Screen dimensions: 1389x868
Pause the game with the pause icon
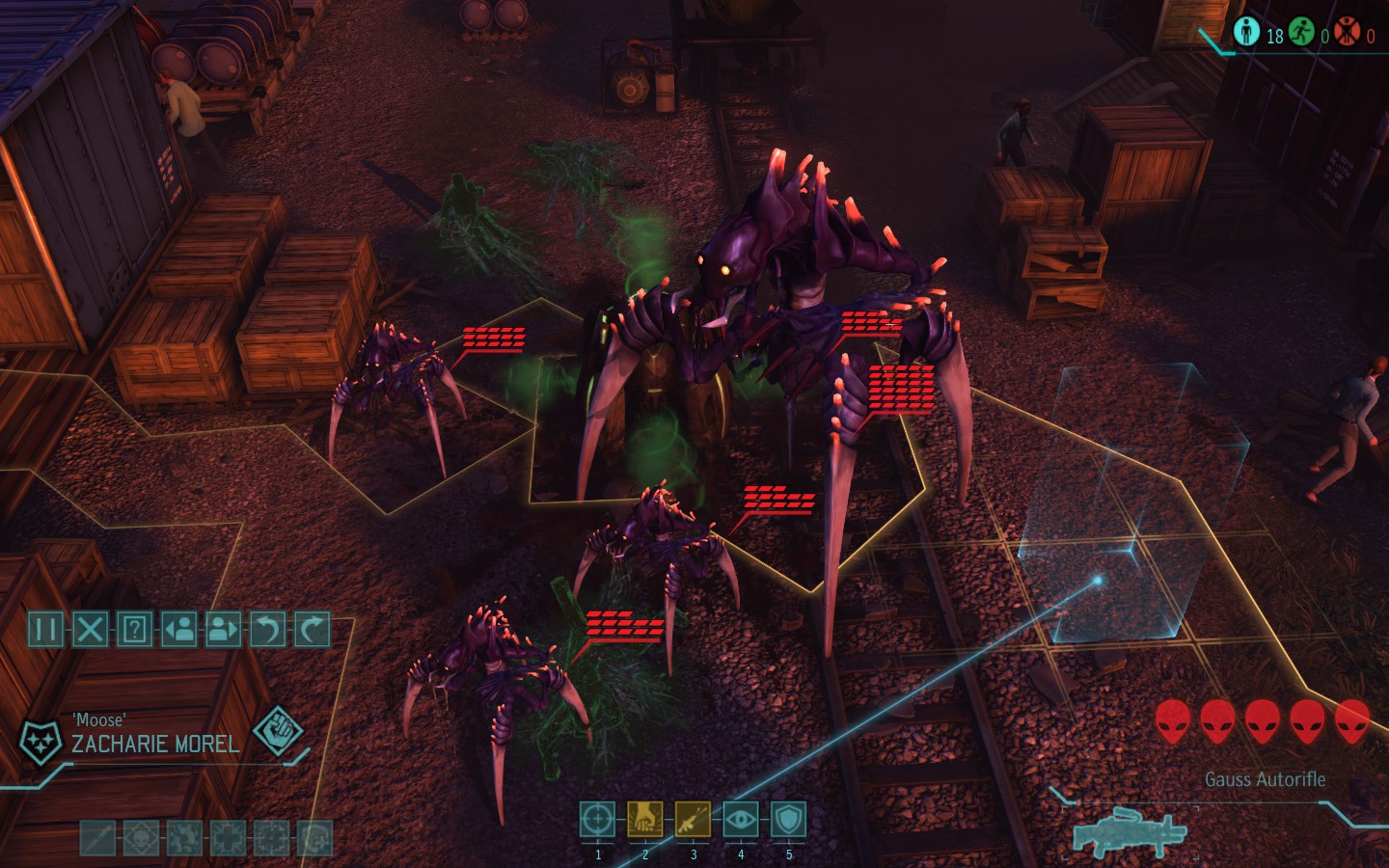pos(45,628)
